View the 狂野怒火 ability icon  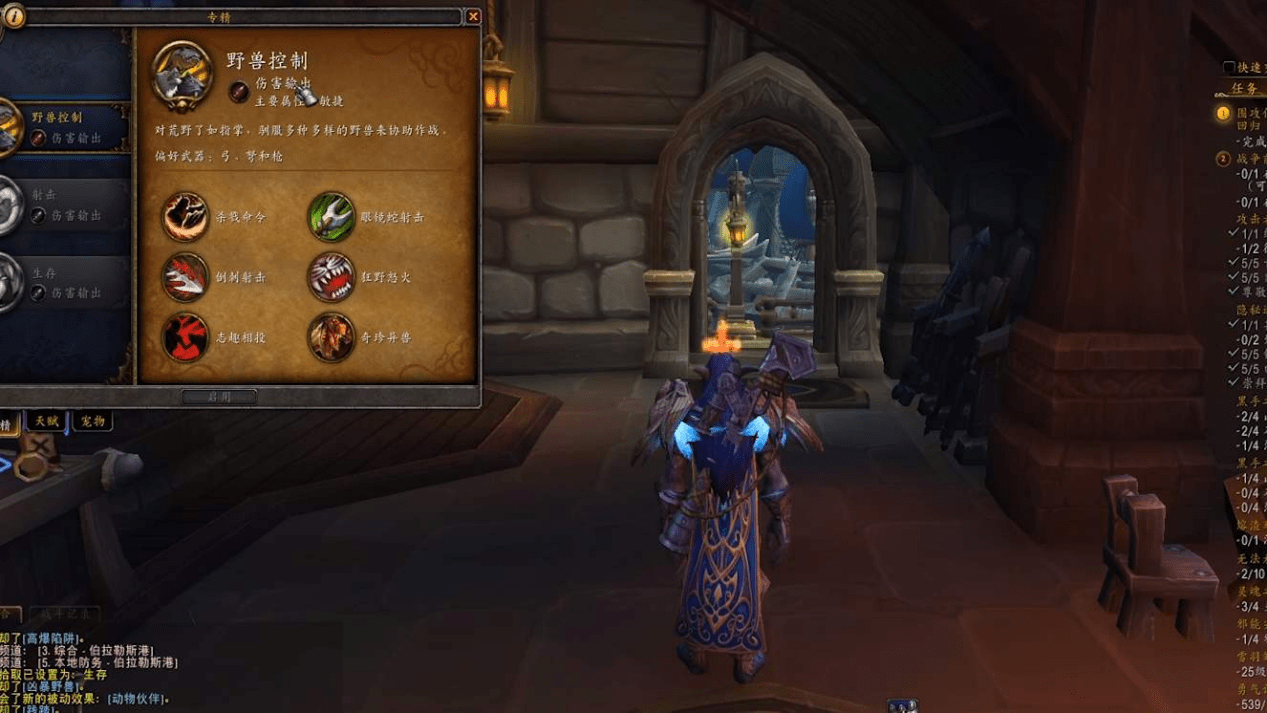pyautogui.click(x=331, y=277)
